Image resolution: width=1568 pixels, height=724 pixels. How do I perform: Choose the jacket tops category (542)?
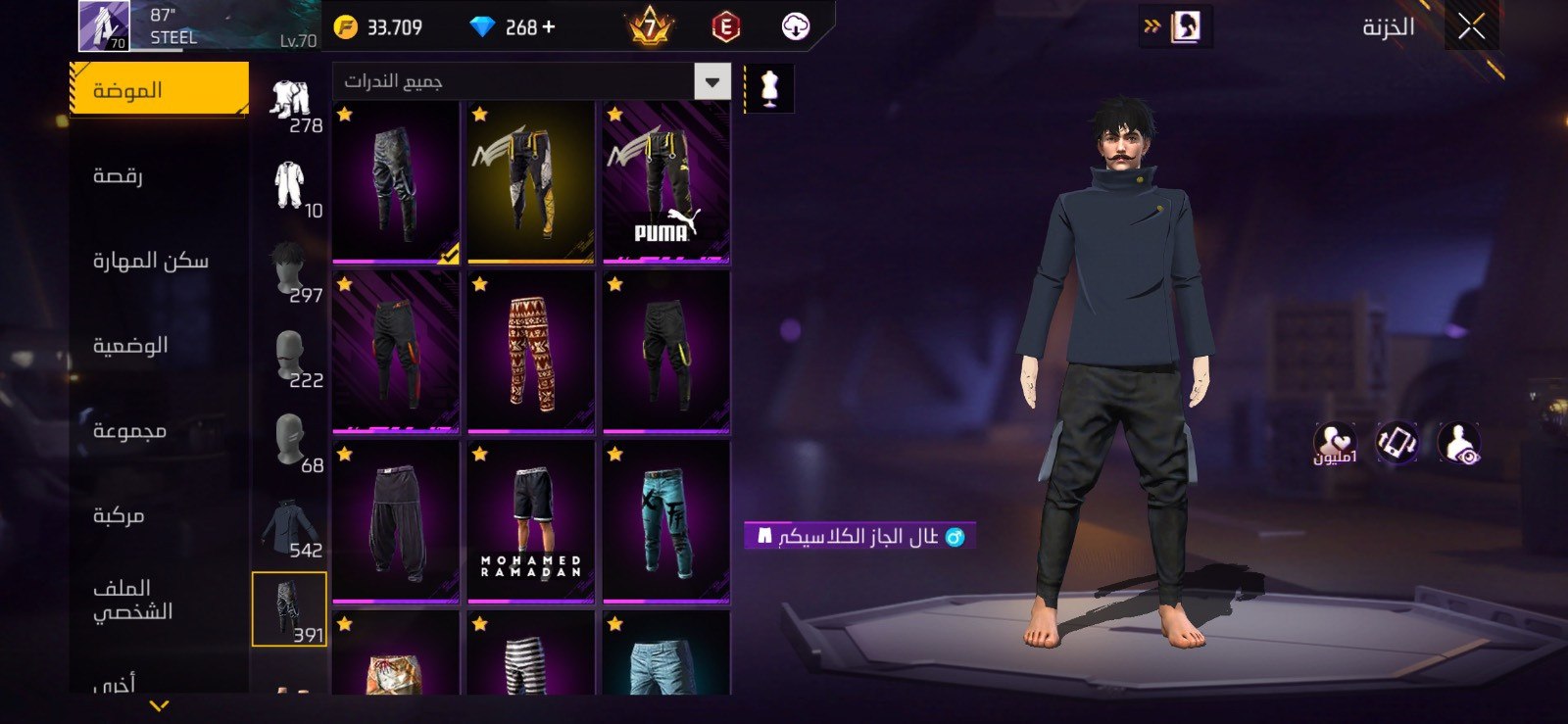[x=289, y=529]
